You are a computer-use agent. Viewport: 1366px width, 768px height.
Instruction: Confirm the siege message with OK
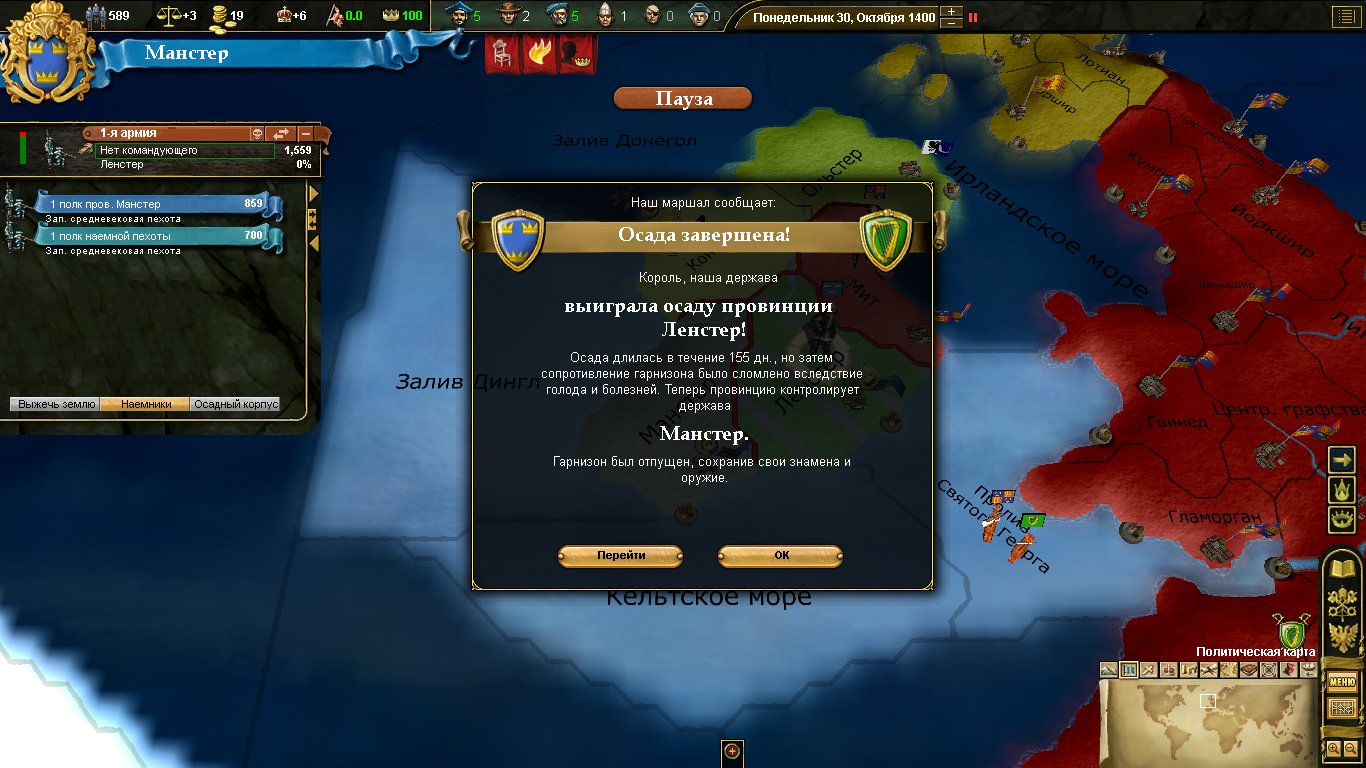(x=780, y=556)
